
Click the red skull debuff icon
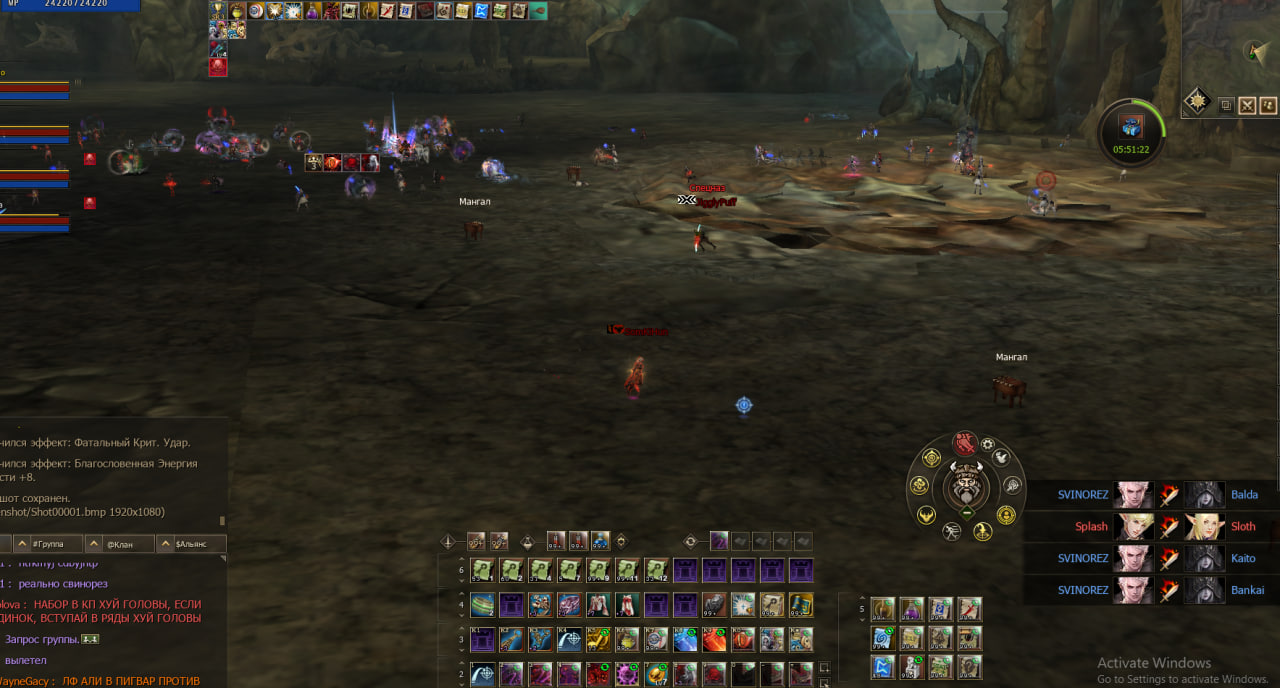(x=218, y=67)
